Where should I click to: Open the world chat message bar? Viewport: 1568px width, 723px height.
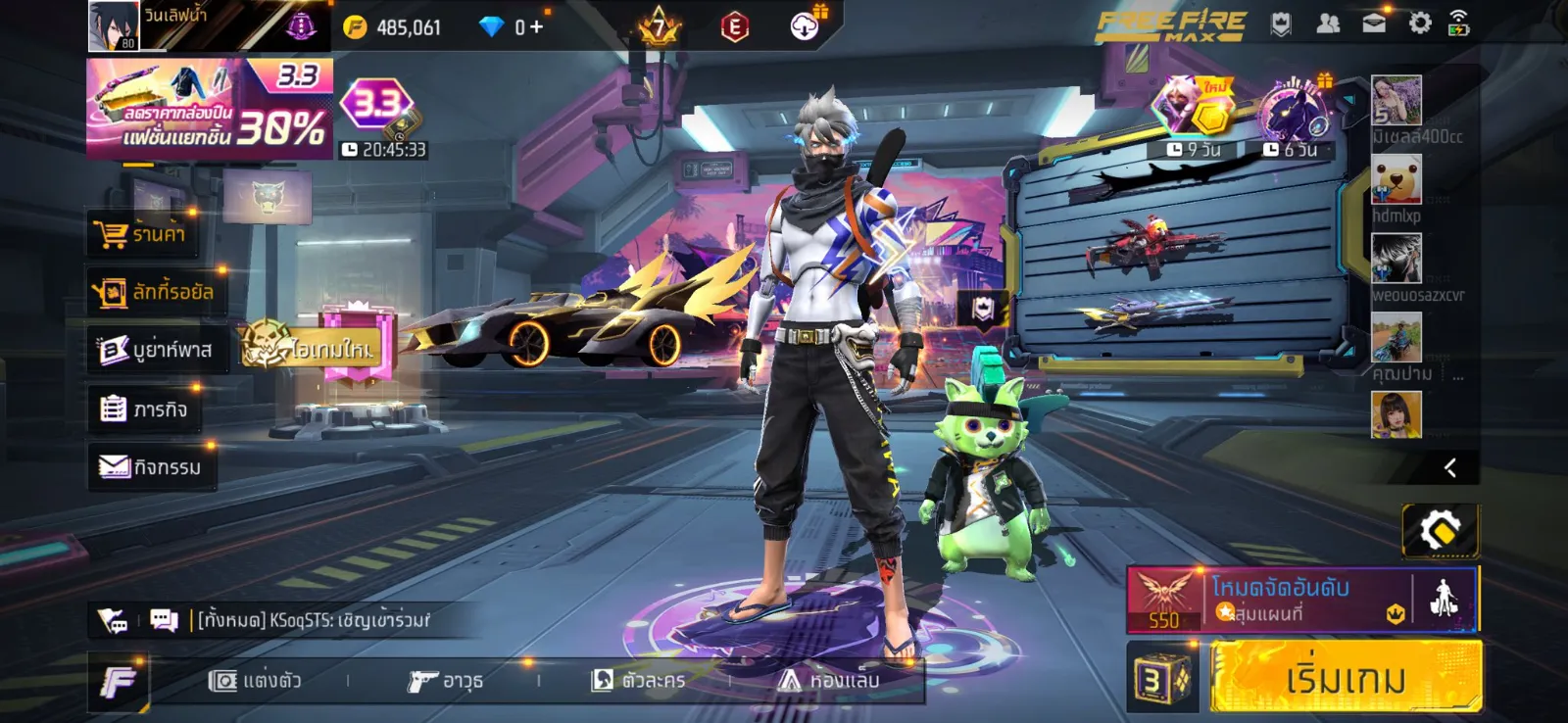pyautogui.click(x=314, y=620)
